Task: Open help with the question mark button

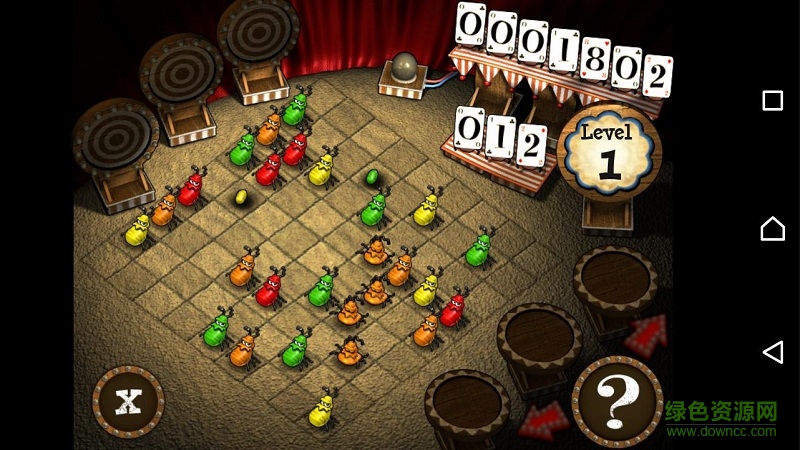Action: point(616,401)
